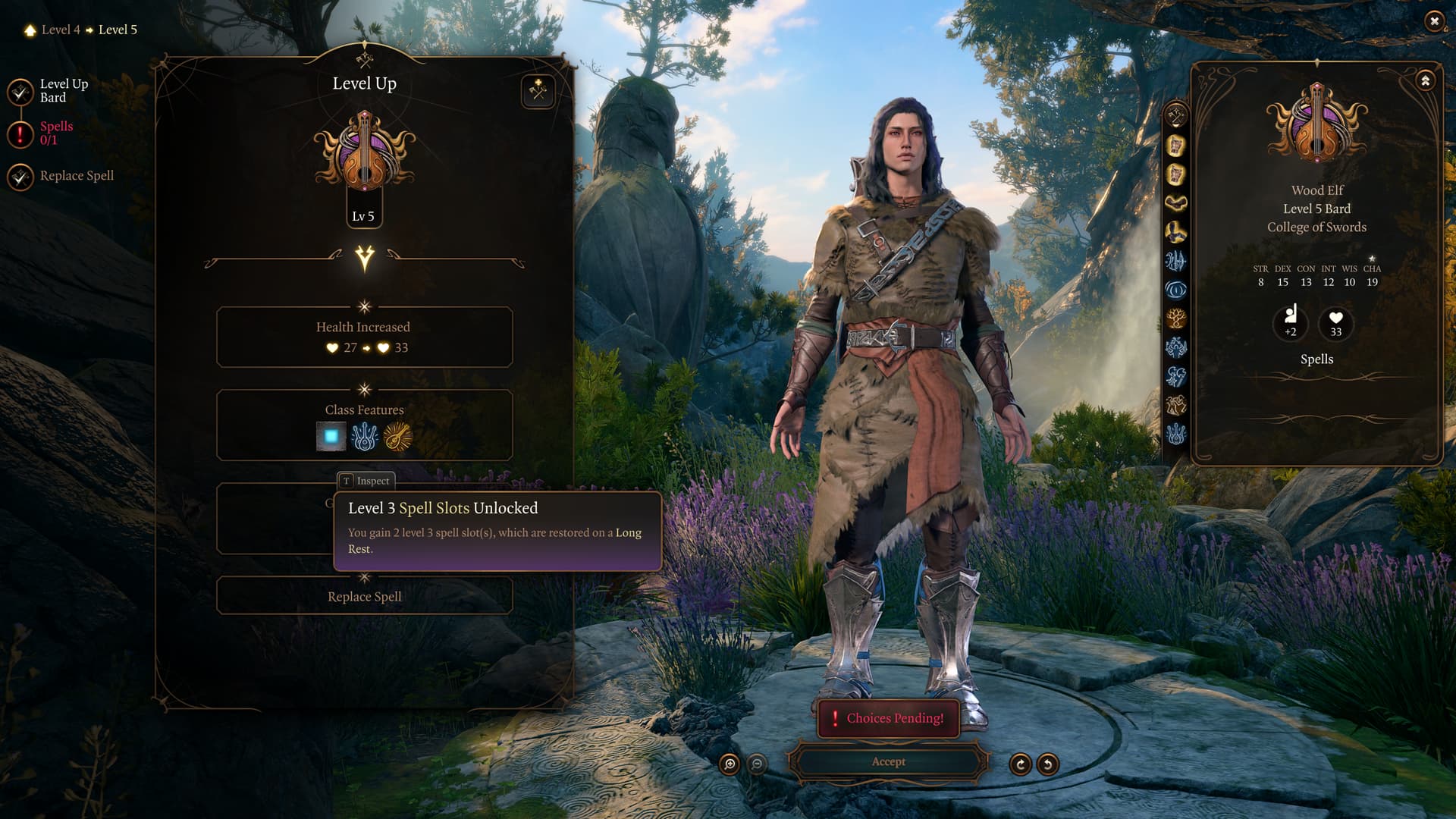Click the Choices Pending warning
Image resolution: width=1456 pixels, height=819 pixels.
pyautogui.click(x=888, y=718)
